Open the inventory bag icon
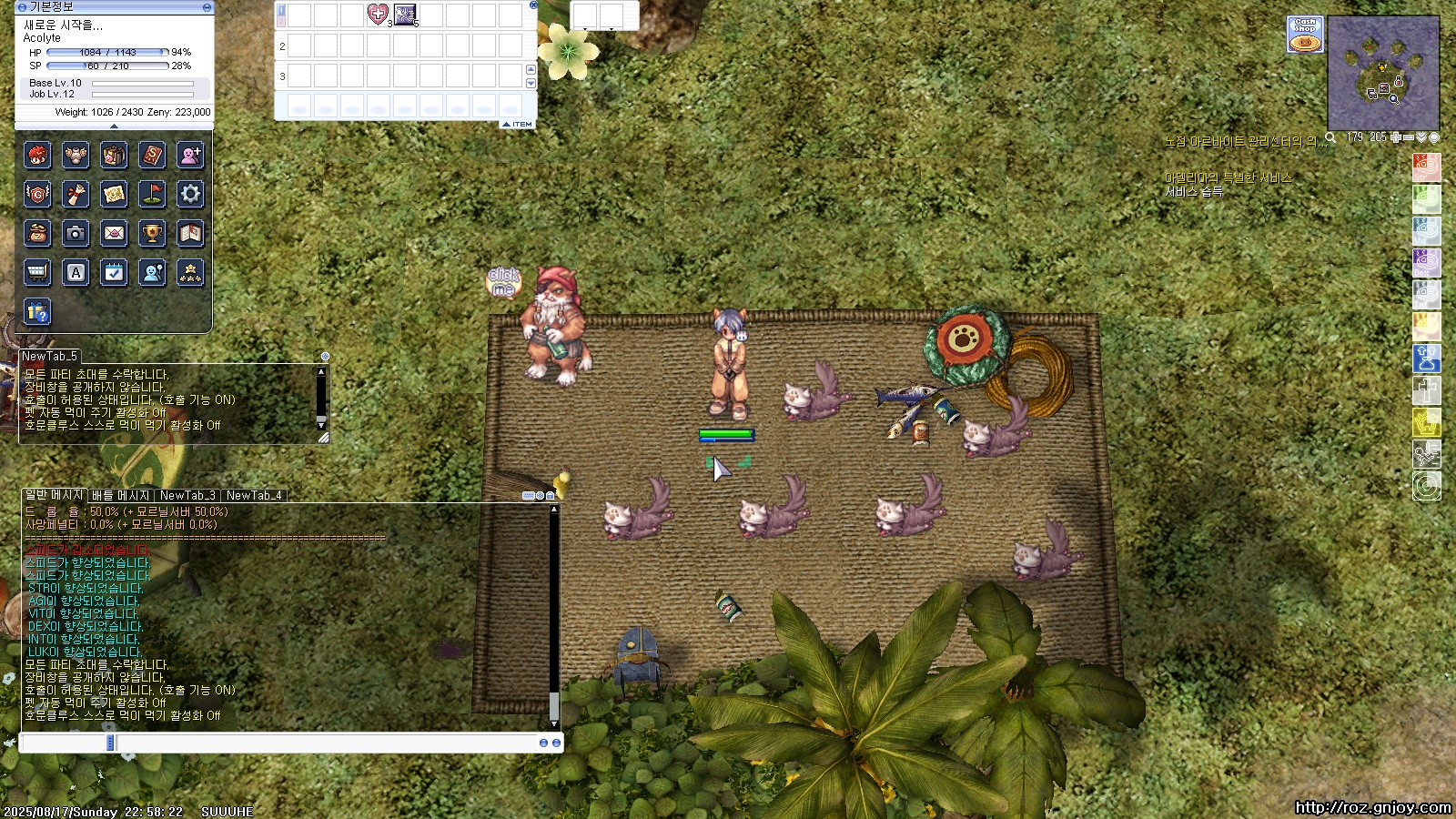 click(114, 156)
